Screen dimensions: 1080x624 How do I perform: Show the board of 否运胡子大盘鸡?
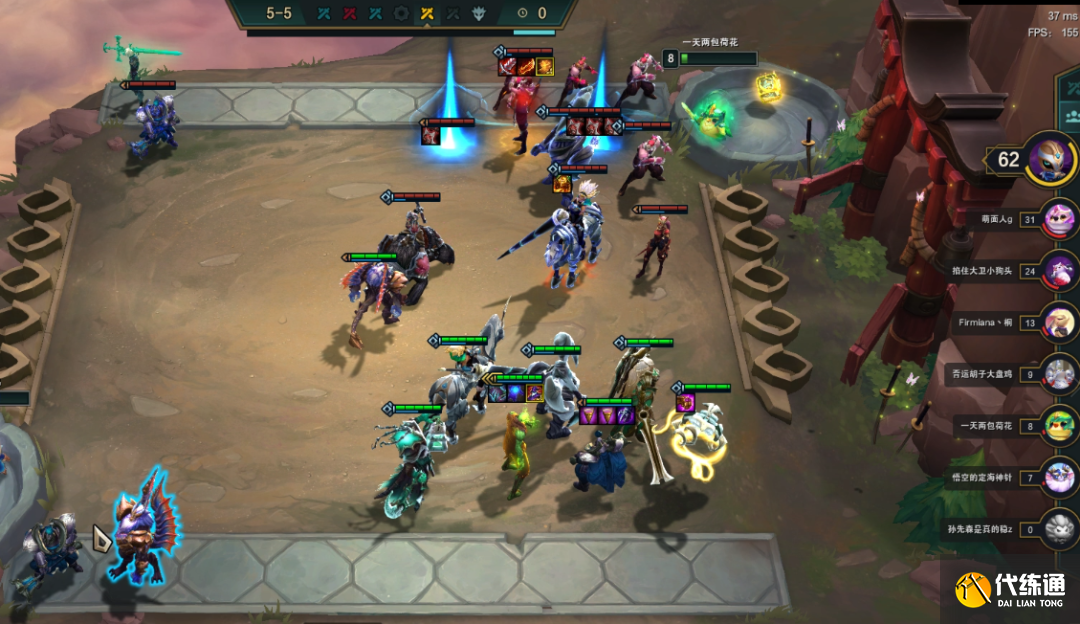(1058, 374)
